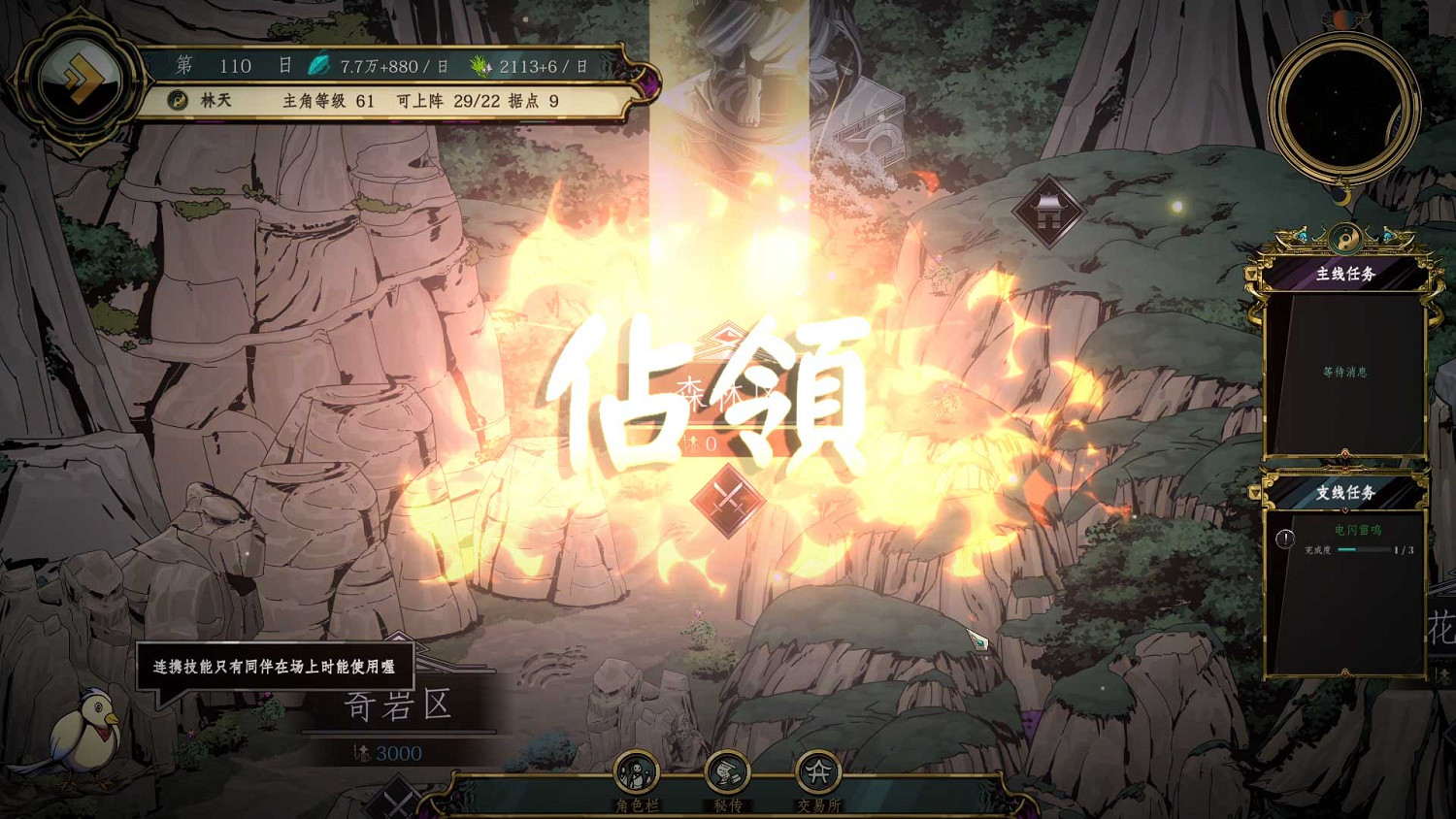Expand the partially hidden 花 panel bottom right

1442,626
